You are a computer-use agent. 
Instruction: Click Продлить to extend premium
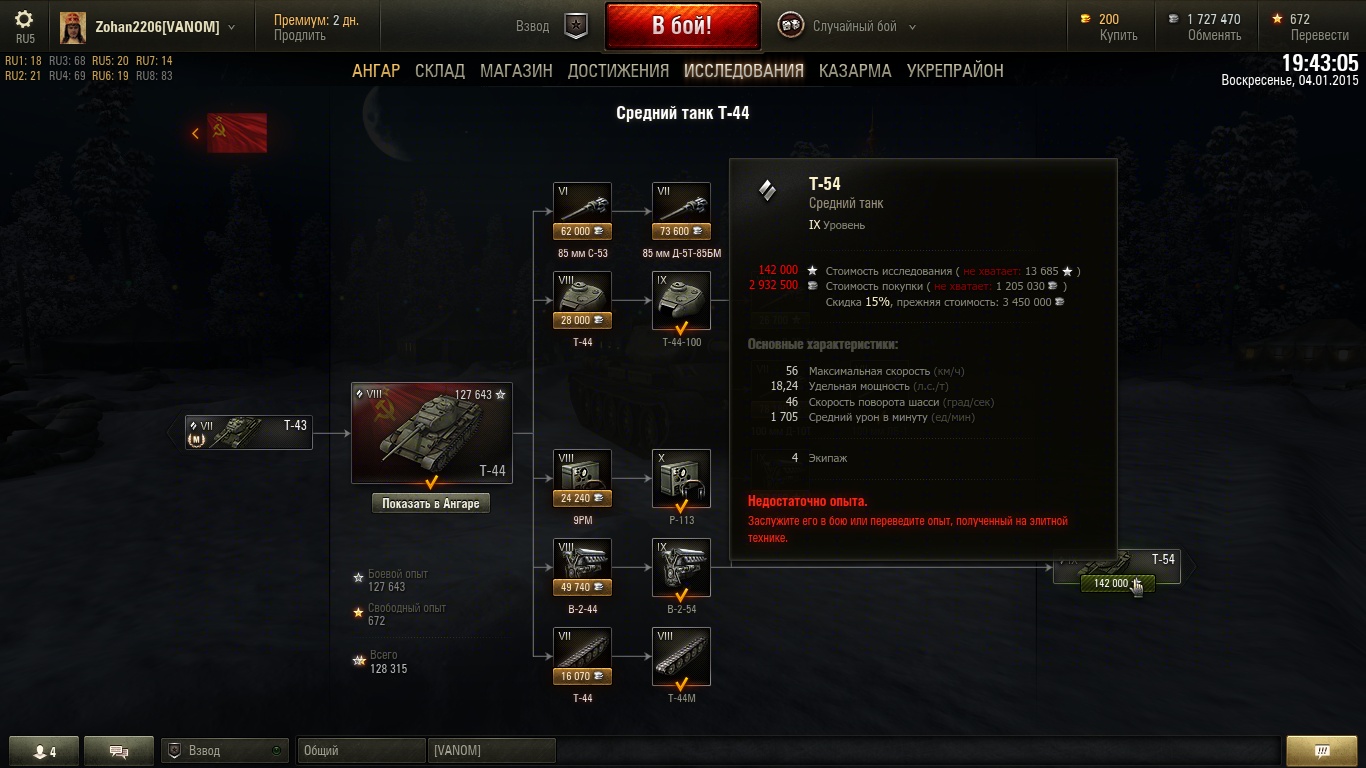[300, 36]
